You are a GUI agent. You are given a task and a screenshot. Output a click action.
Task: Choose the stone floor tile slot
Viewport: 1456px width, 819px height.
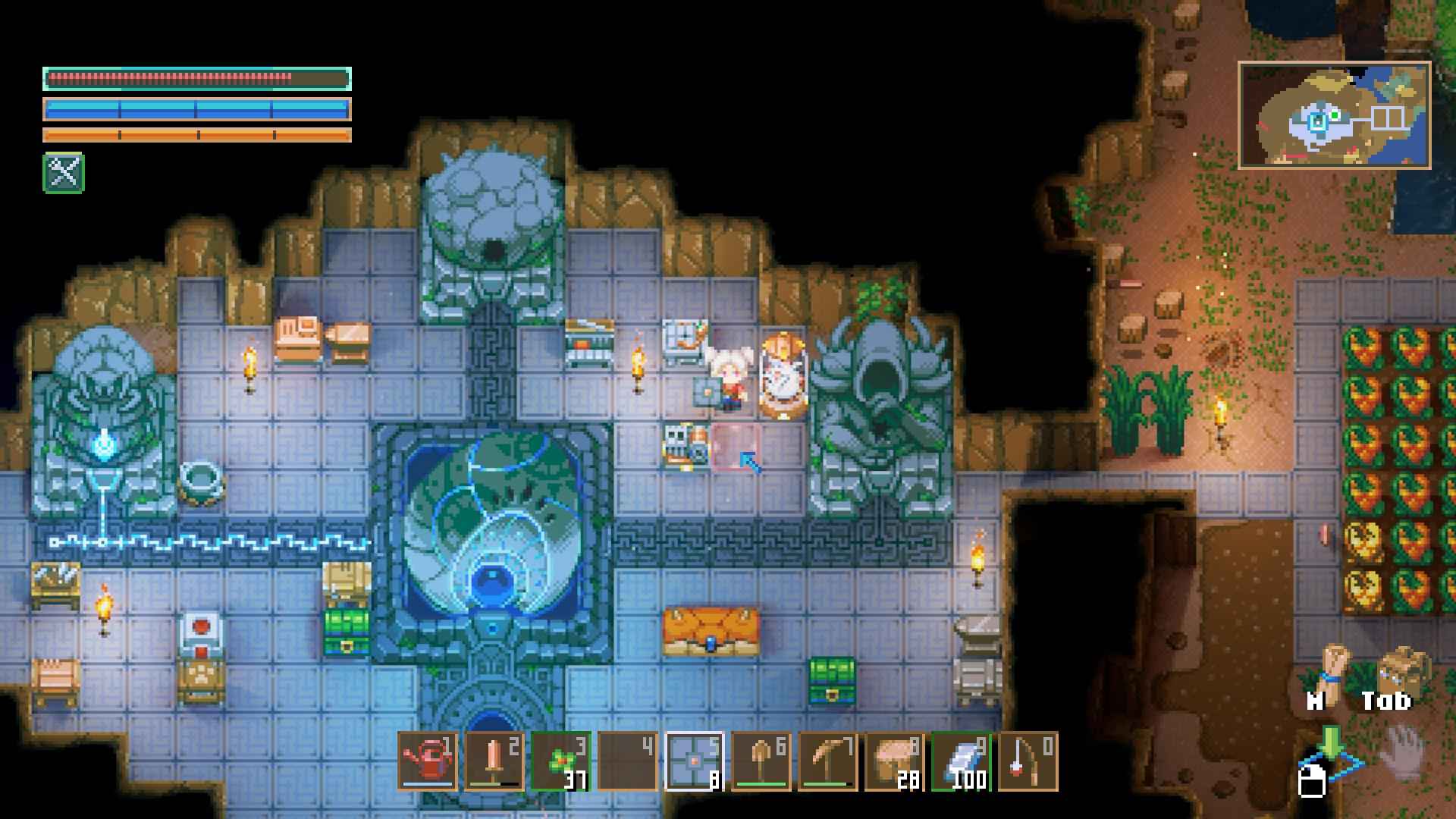pyautogui.click(x=695, y=761)
